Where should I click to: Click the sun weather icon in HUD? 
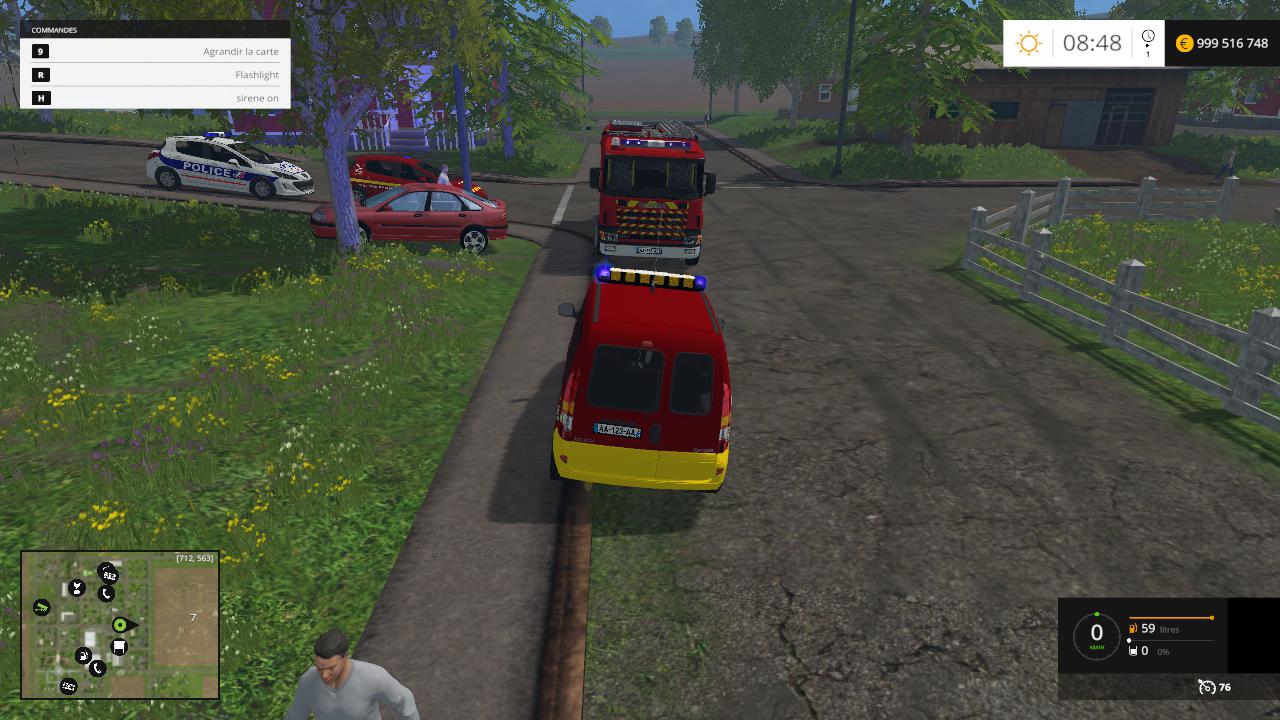[1029, 43]
